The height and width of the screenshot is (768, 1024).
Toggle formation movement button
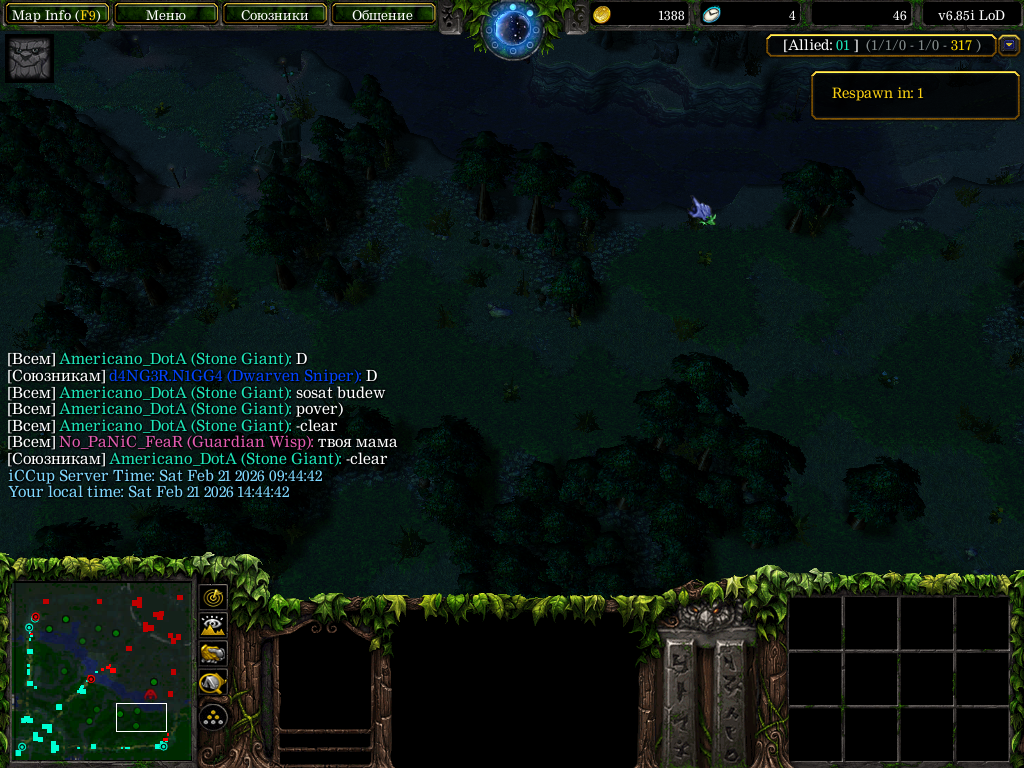tap(214, 716)
